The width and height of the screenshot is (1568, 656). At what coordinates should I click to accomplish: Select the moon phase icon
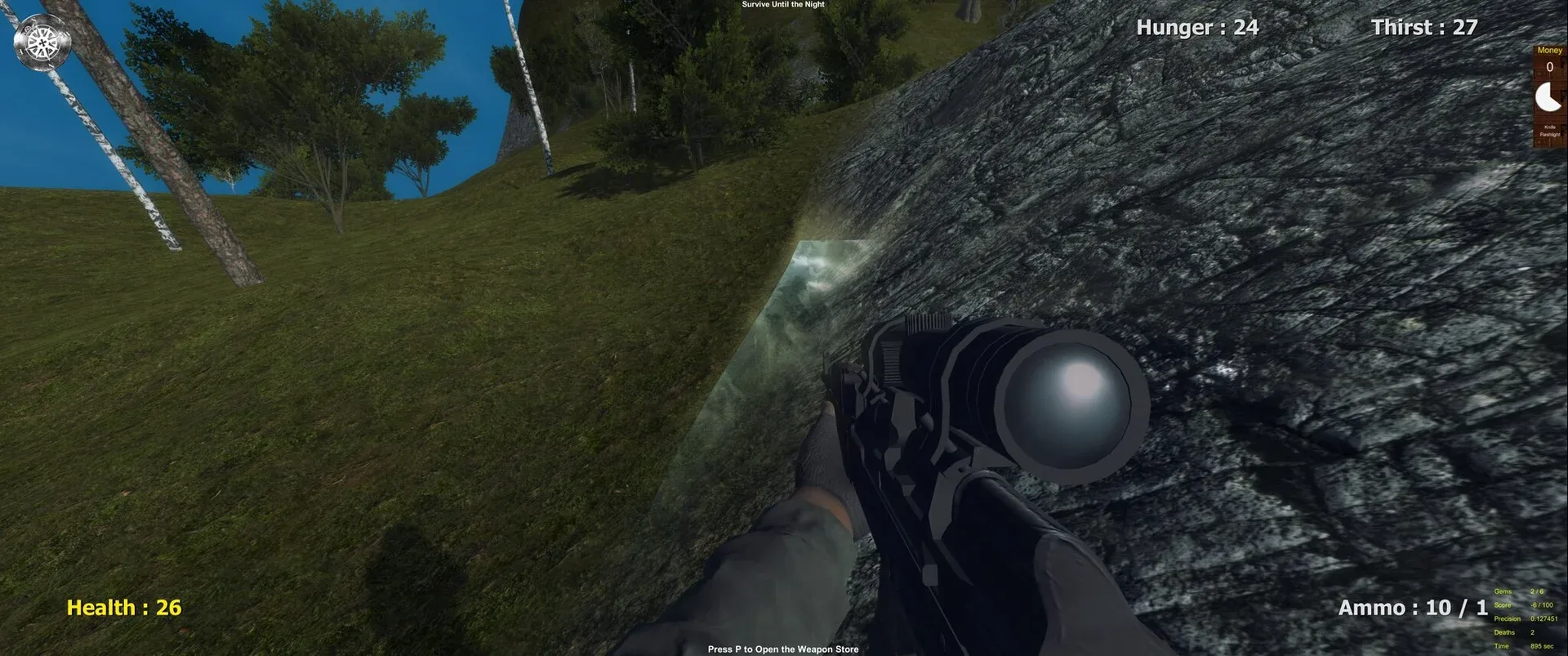click(x=1549, y=96)
